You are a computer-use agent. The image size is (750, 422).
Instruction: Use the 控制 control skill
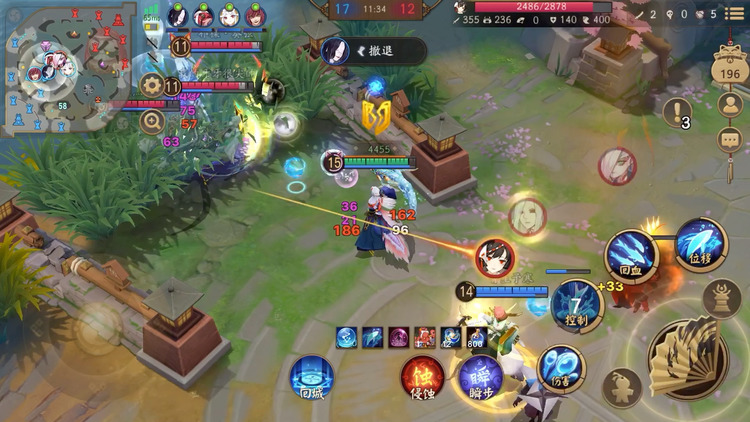pyautogui.click(x=577, y=304)
